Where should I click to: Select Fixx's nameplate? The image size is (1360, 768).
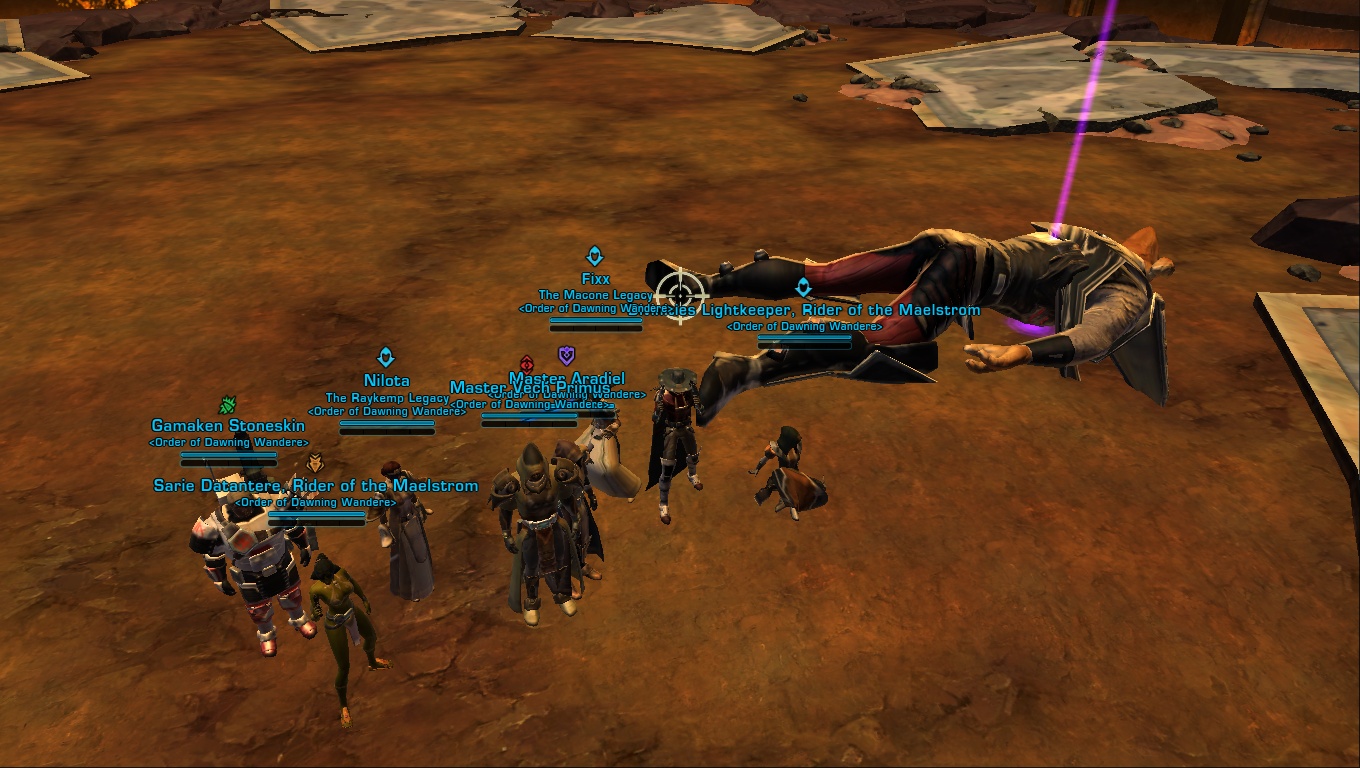[595, 279]
